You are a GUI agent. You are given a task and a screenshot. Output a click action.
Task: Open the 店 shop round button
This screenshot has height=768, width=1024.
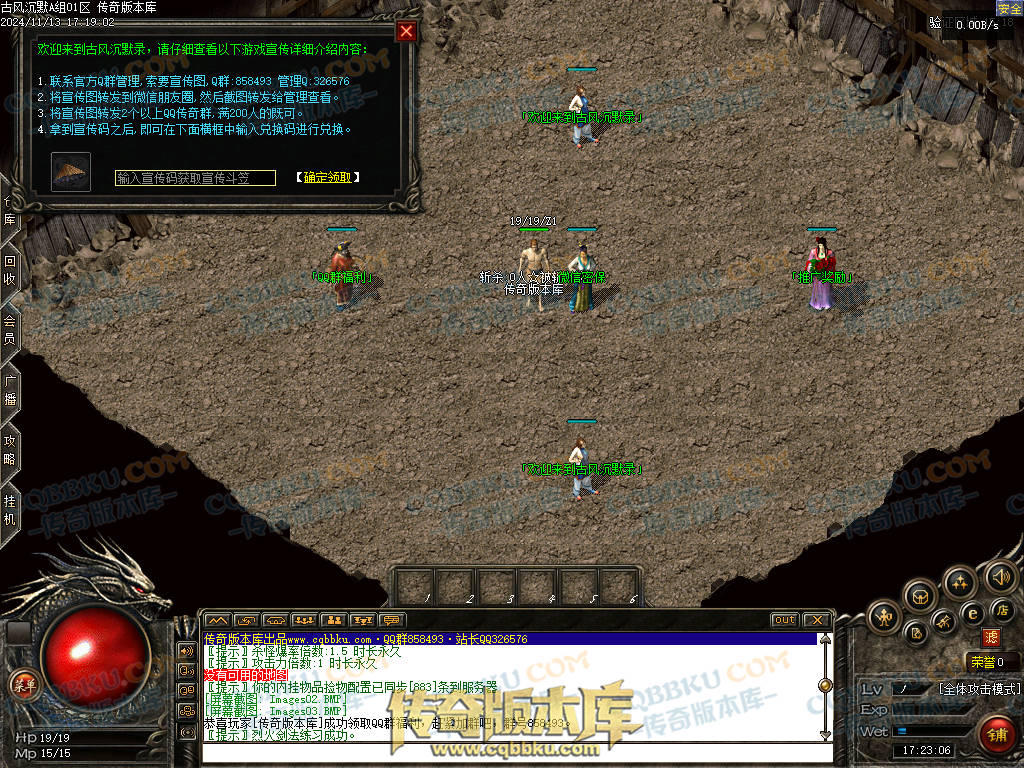1002,610
